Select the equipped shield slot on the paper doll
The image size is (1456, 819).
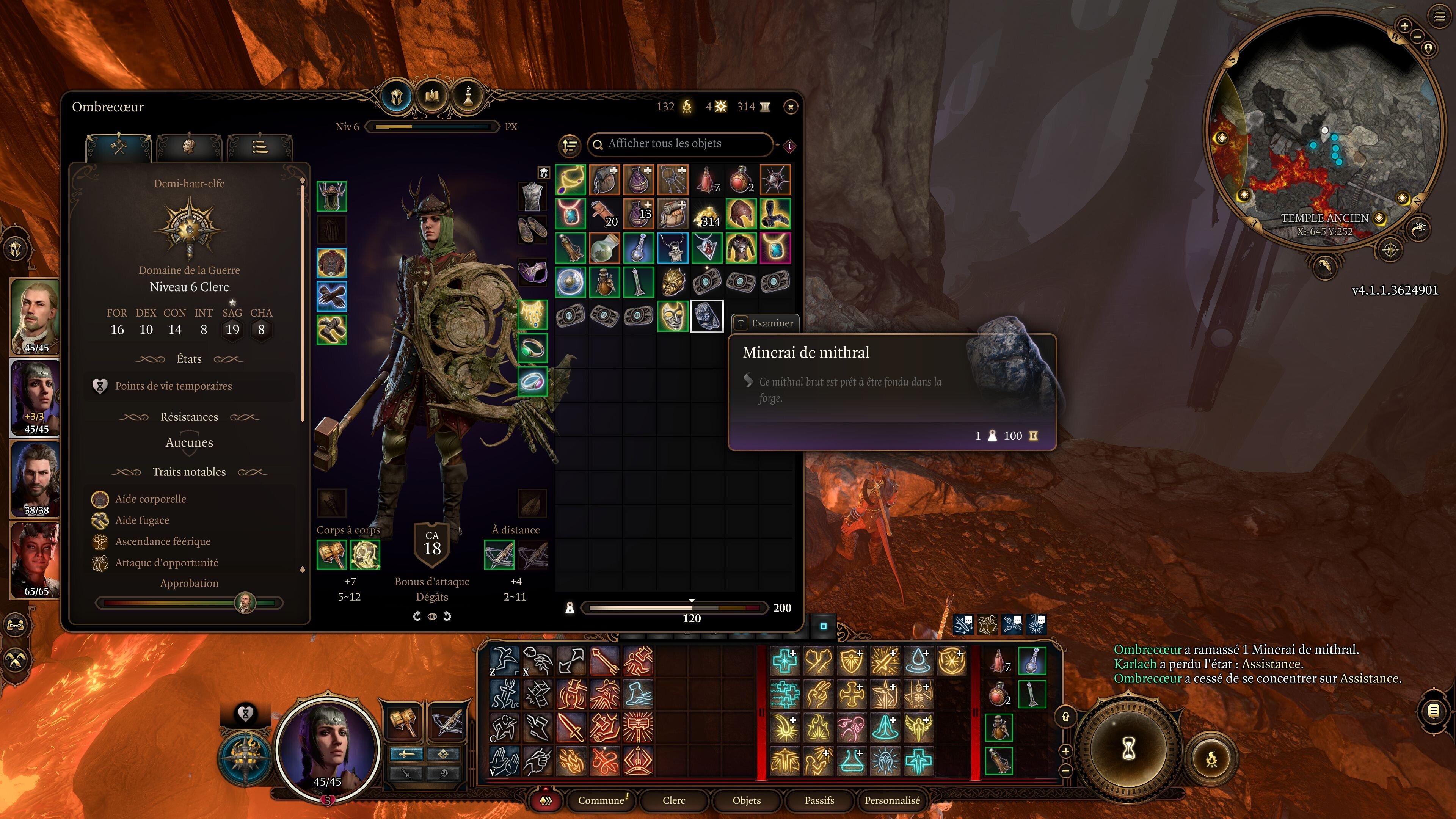tap(366, 555)
